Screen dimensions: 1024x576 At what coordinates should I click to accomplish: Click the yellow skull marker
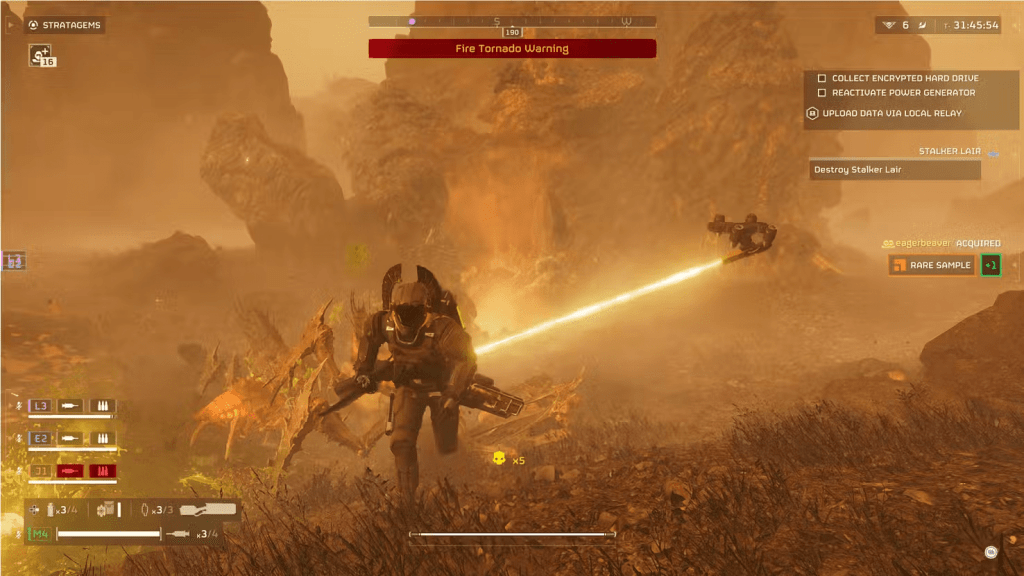[498, 459]
